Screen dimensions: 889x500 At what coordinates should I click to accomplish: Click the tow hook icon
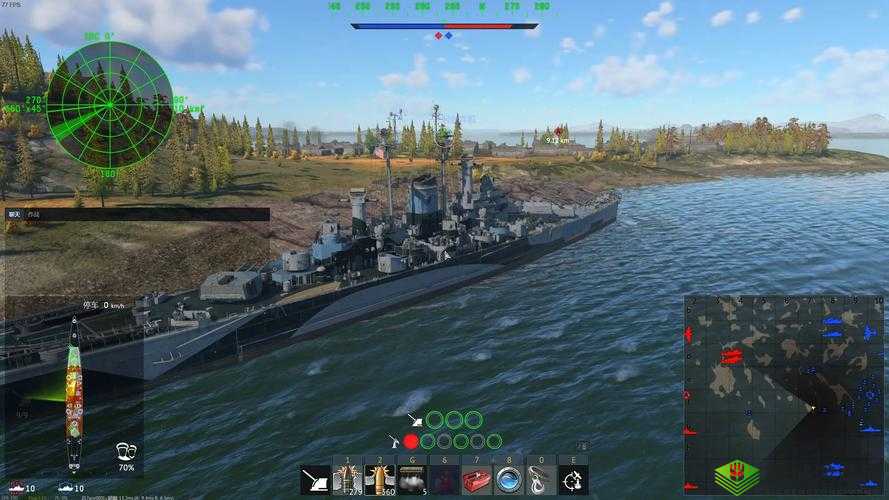[x=541, y=481]
